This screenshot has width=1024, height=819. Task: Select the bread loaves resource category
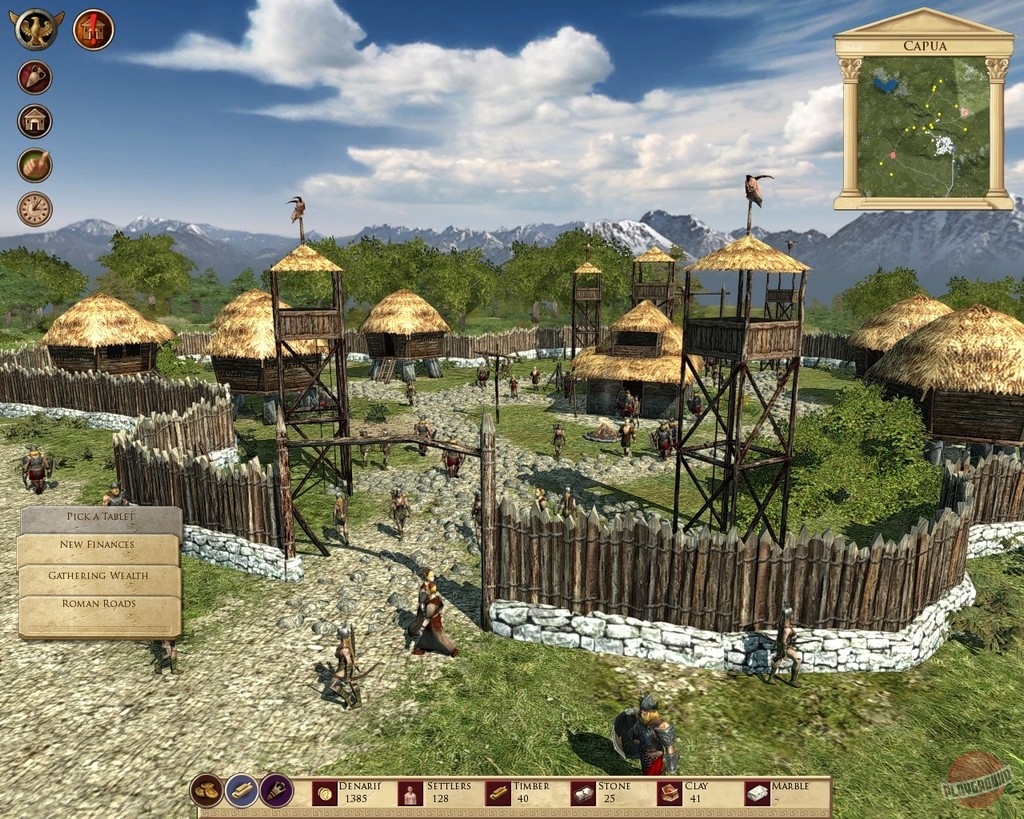point(207,790)
